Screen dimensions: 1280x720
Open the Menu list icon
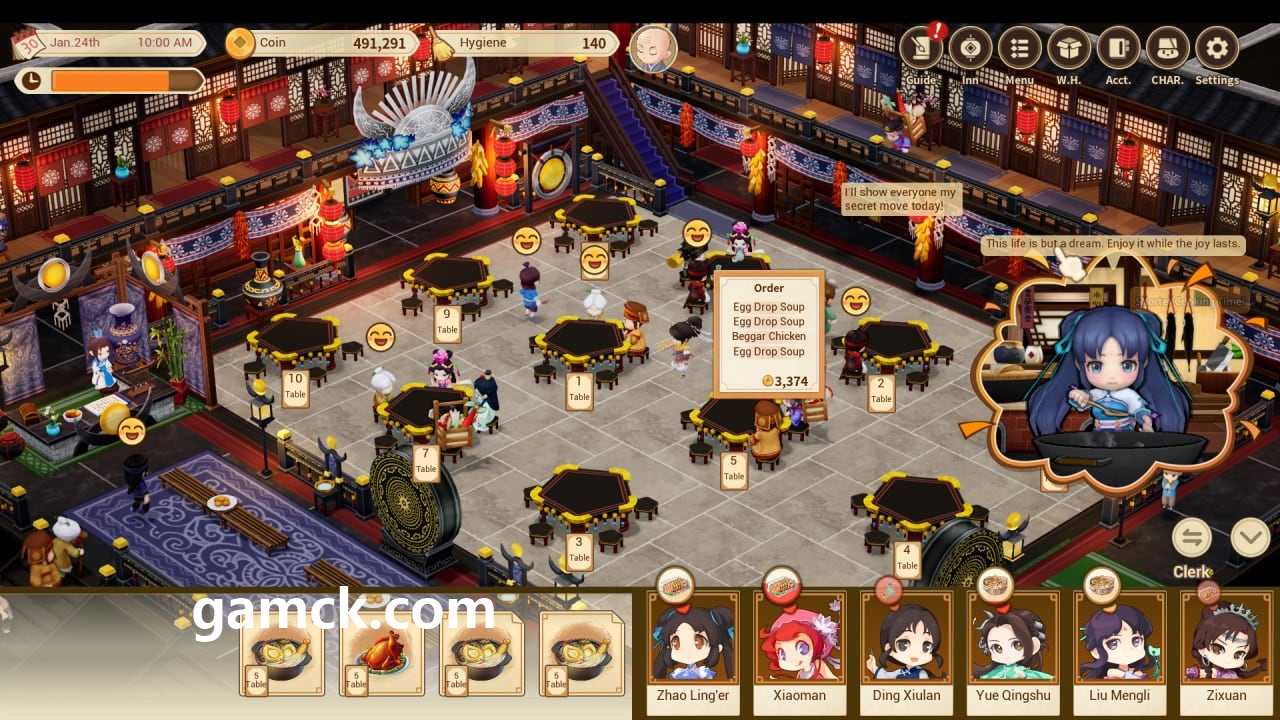click(x=1019, y=50)
